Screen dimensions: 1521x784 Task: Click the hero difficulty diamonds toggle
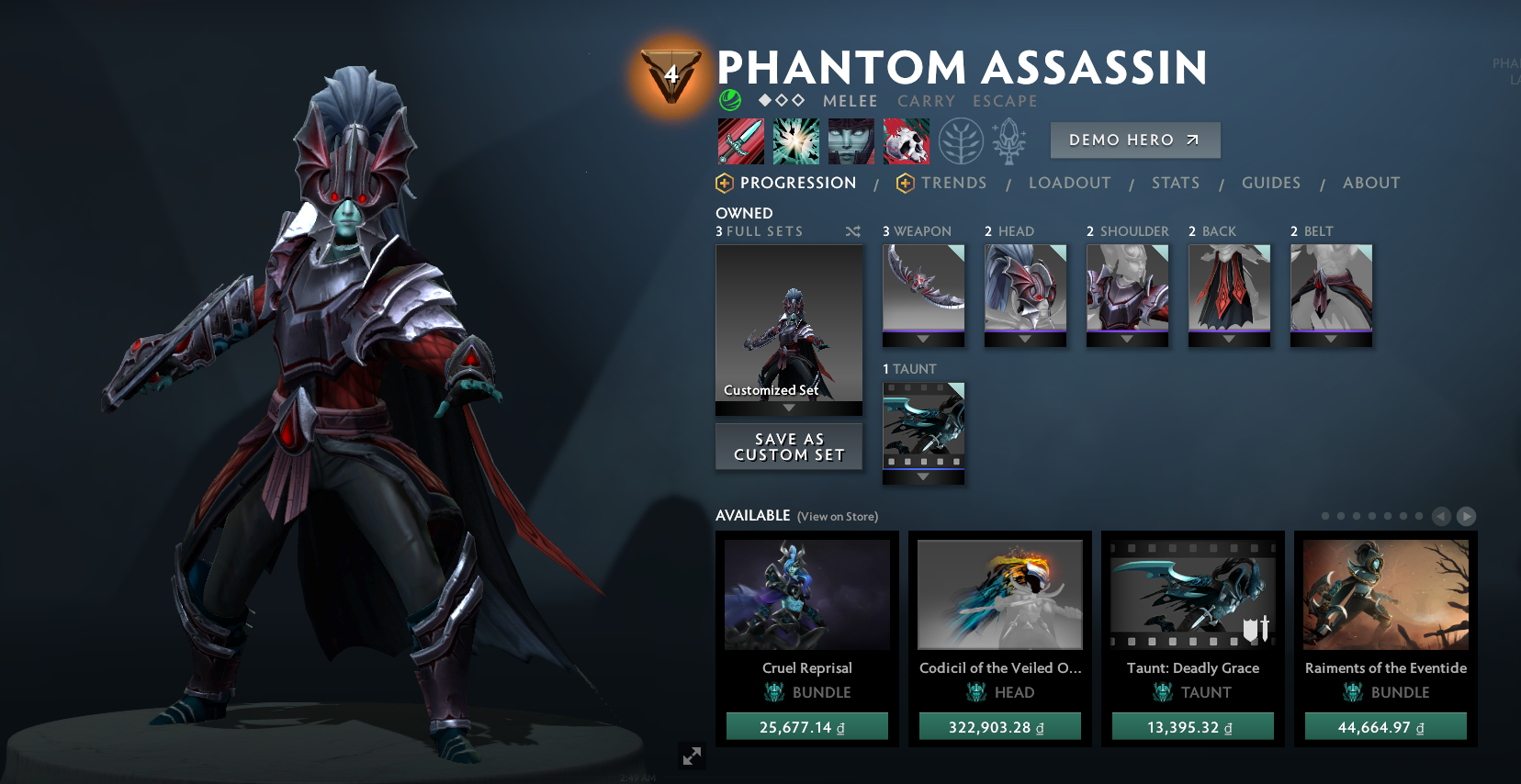pyautogui.click(x=783, y=99)
